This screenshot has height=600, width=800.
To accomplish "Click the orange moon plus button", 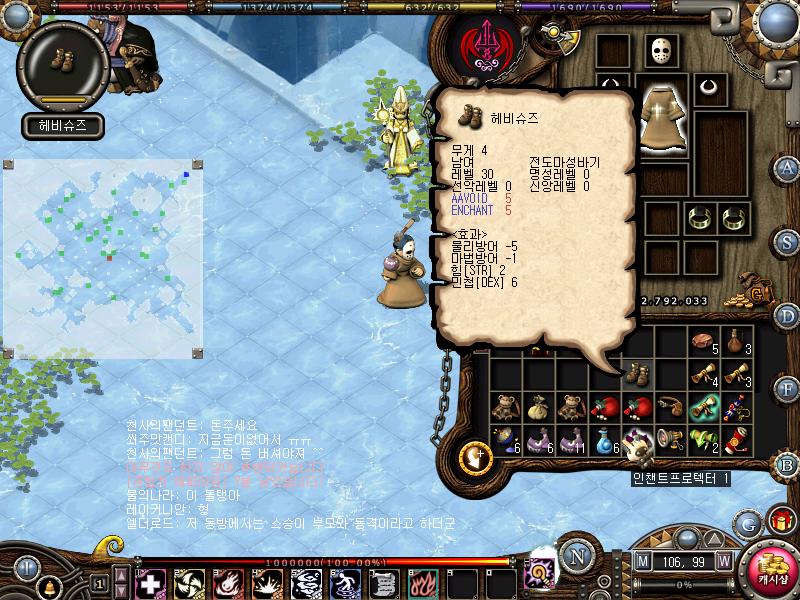I will [476, 457].
